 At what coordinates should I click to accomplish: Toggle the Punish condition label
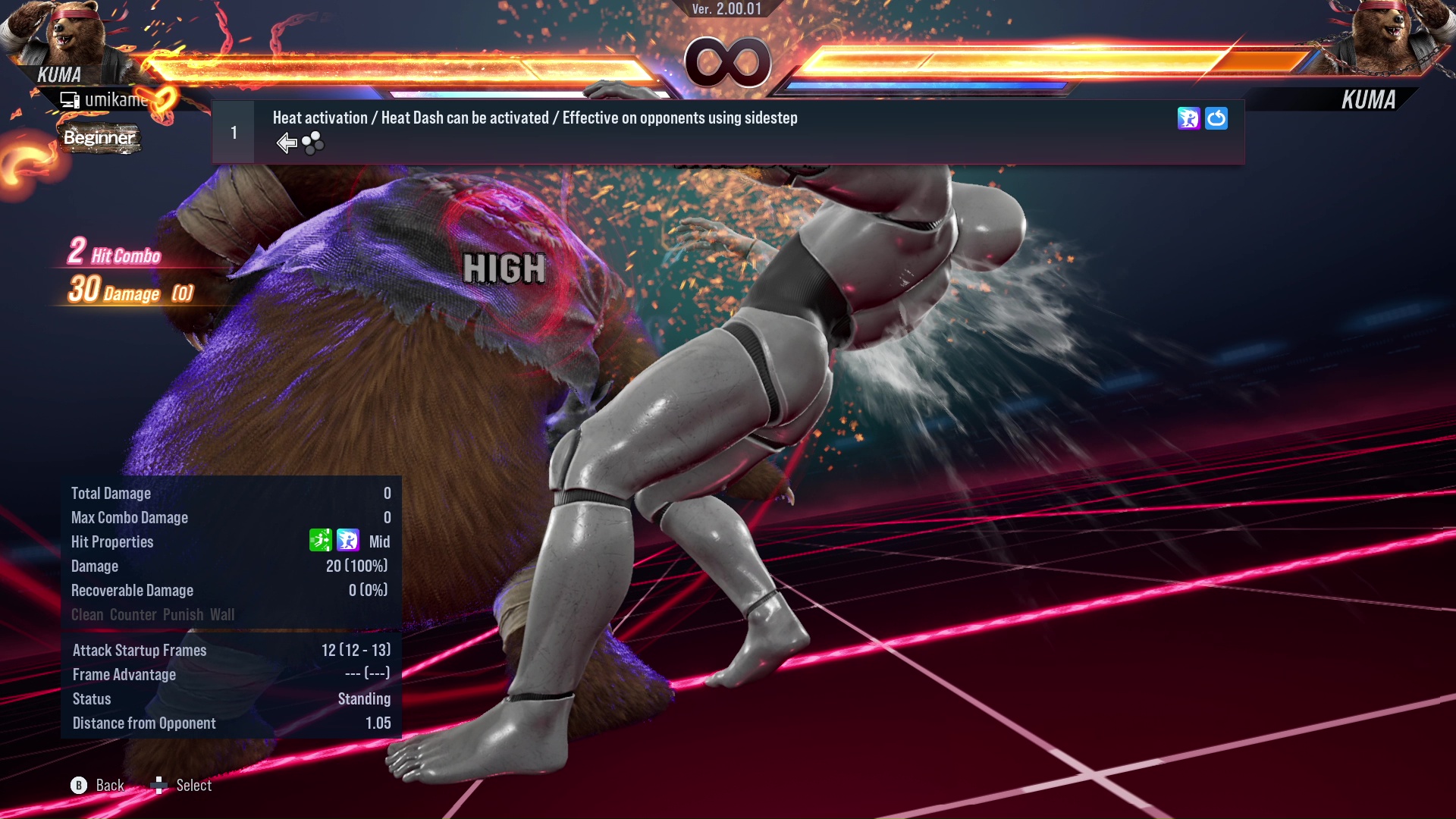pyautogui.click(x=181, y=614)
